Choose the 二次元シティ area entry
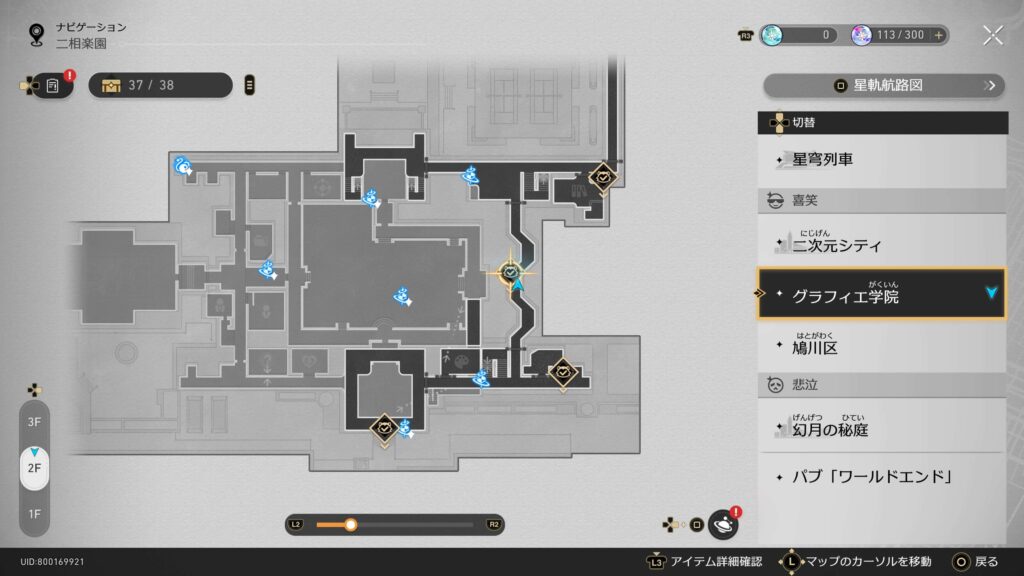 click(x=882, y=244)
